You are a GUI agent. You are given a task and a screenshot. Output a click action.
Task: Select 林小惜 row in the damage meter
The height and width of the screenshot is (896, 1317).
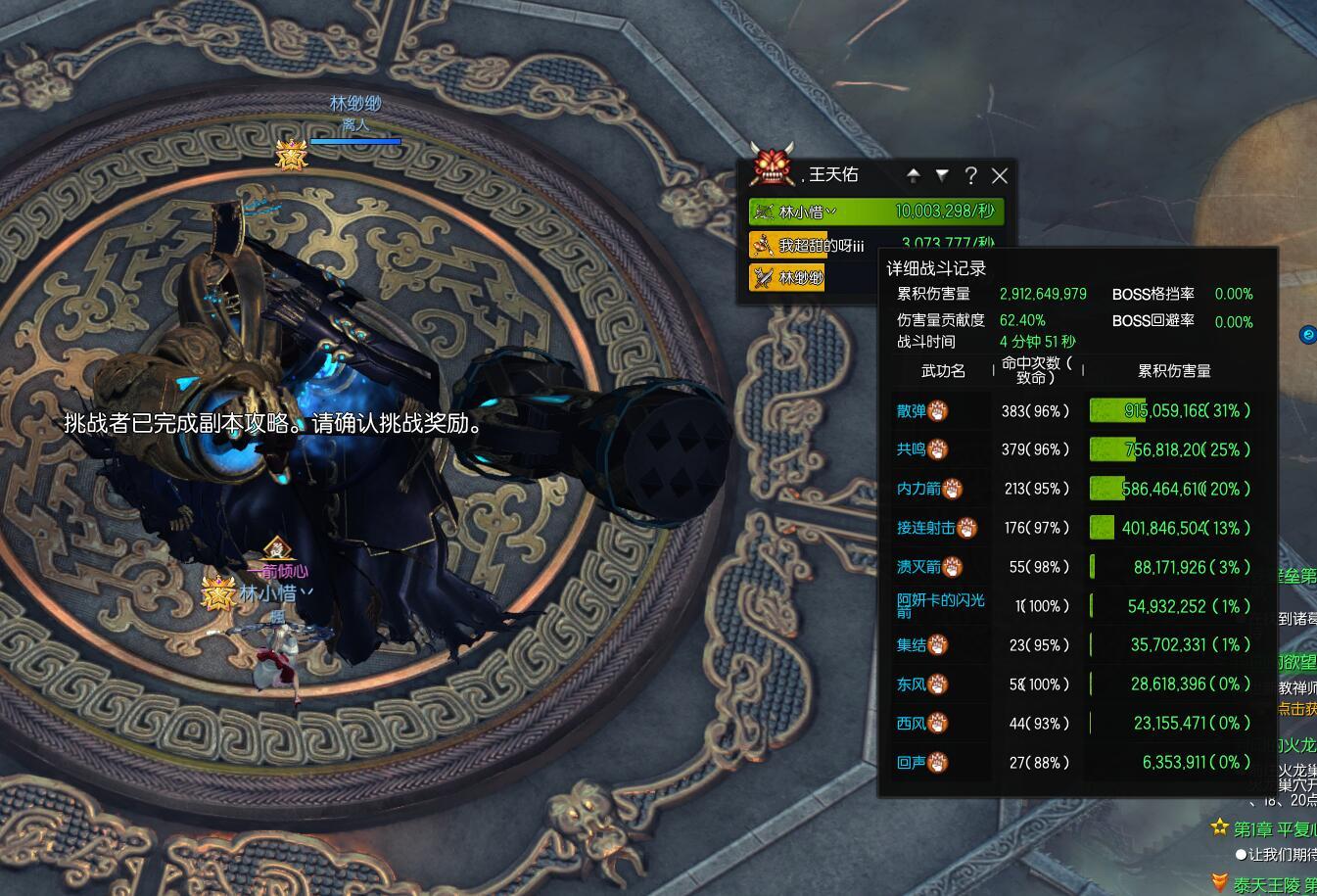(875, 212)
